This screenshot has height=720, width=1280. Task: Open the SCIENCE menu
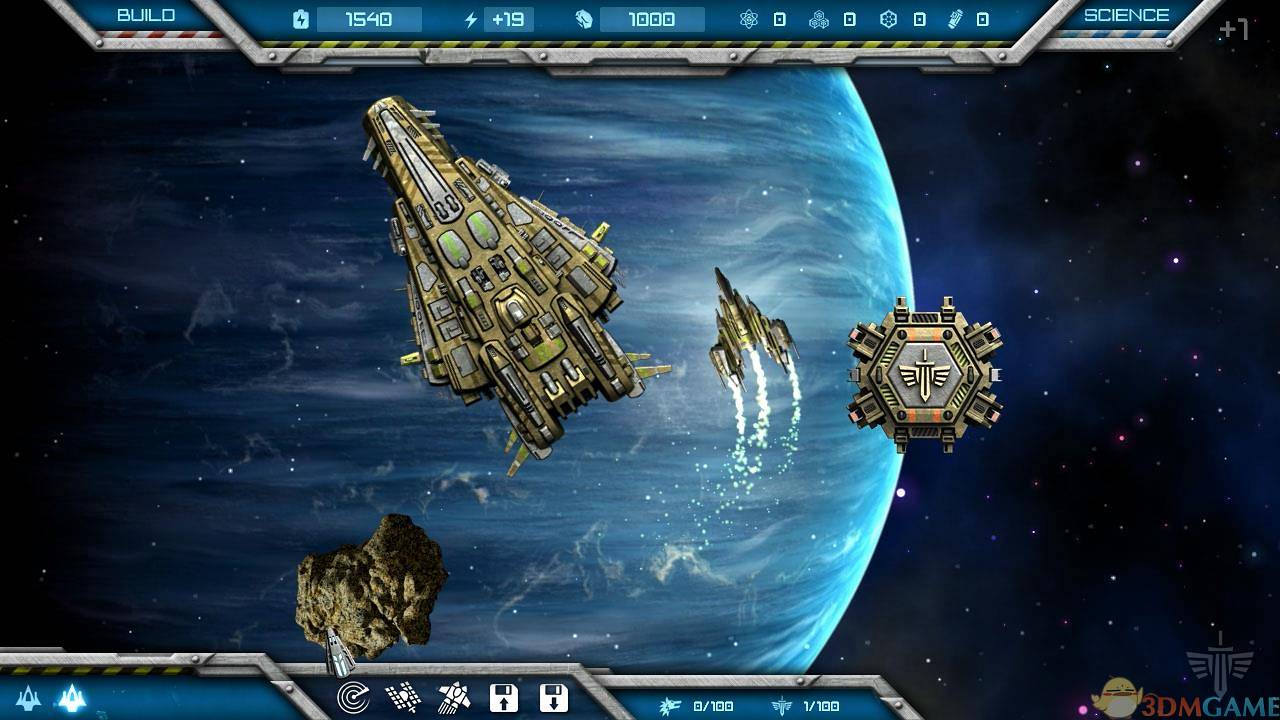click(x=1125, y=15)
